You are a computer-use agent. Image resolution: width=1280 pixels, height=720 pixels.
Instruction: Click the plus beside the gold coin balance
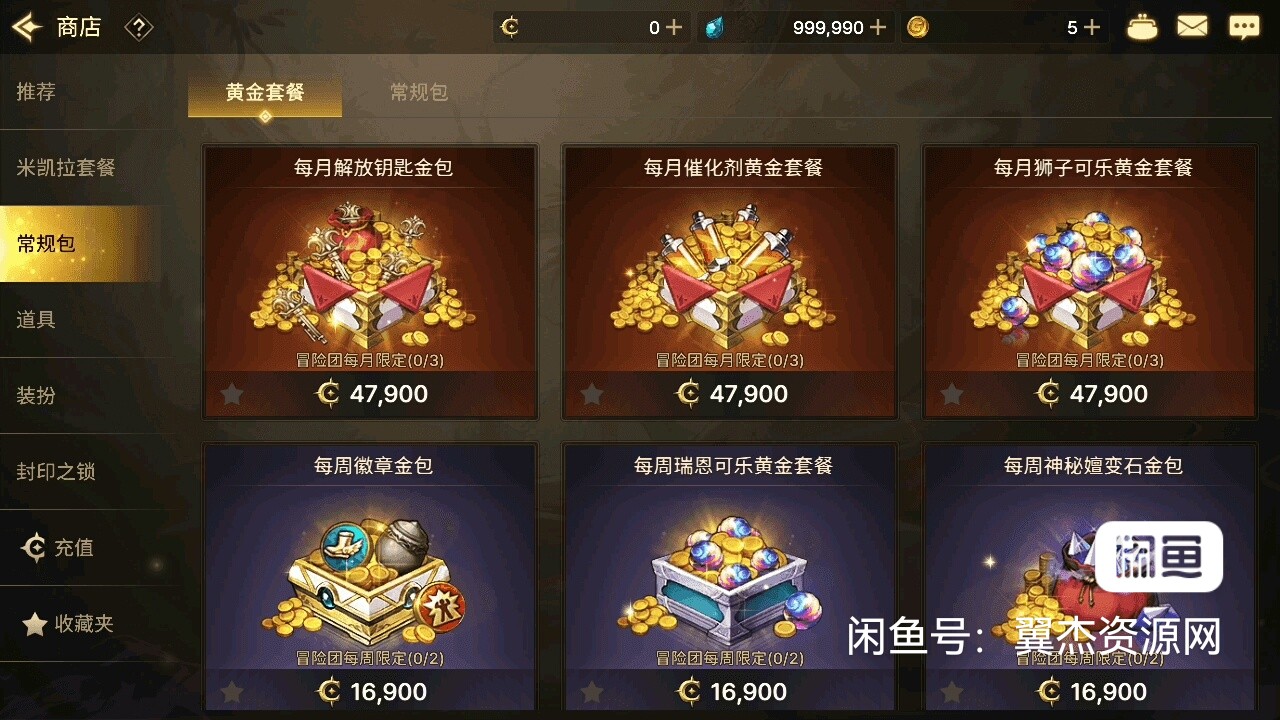coord(1092,27)
